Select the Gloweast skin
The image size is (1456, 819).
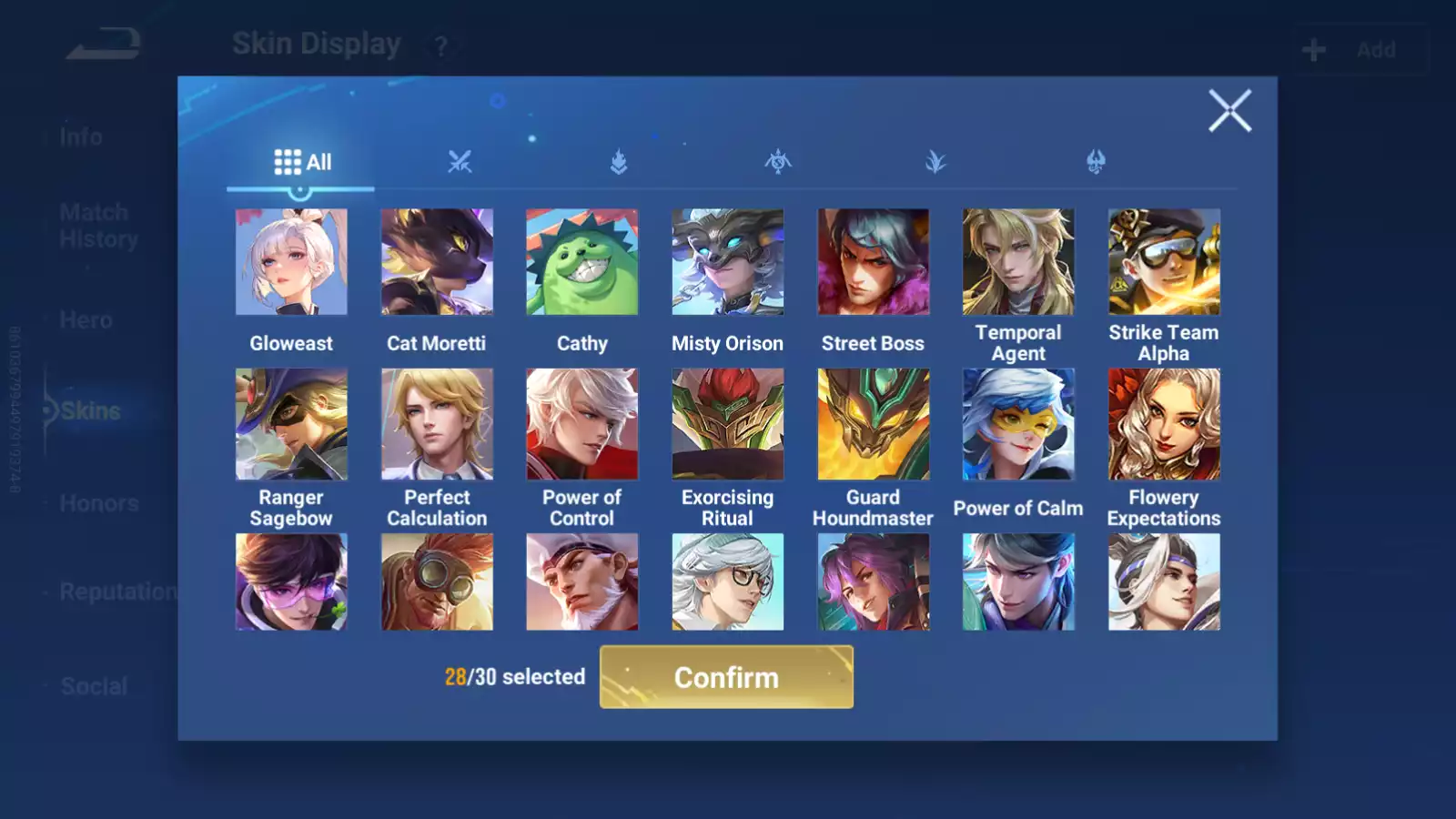pos(291,262)
